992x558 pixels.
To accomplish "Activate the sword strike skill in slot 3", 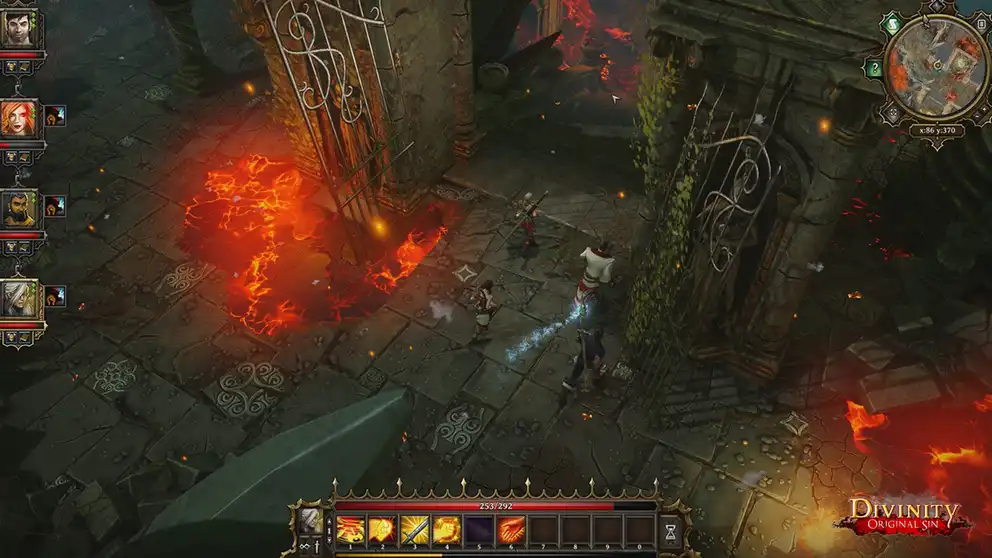I will [414, 529].
